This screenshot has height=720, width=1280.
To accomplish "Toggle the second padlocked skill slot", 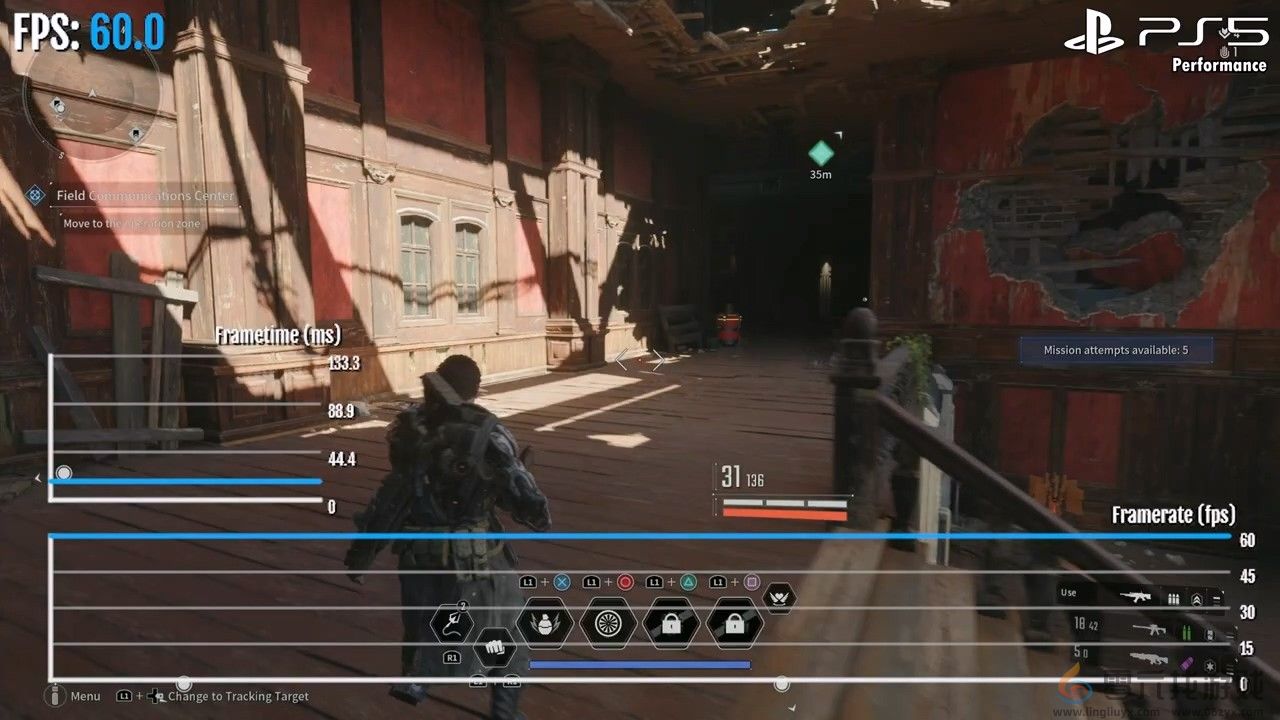I will 735,623.
